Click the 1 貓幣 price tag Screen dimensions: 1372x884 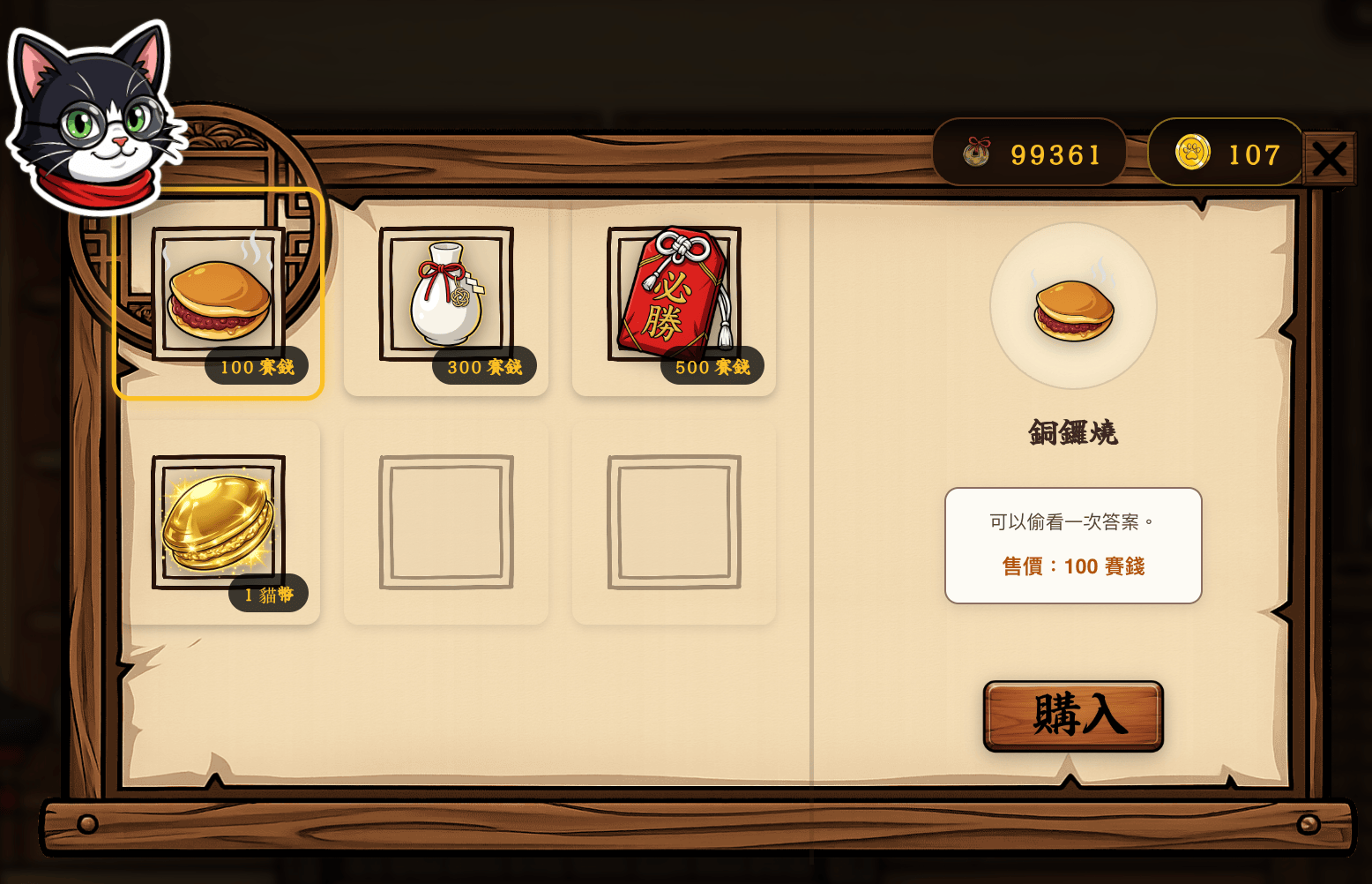pos(269,595)
